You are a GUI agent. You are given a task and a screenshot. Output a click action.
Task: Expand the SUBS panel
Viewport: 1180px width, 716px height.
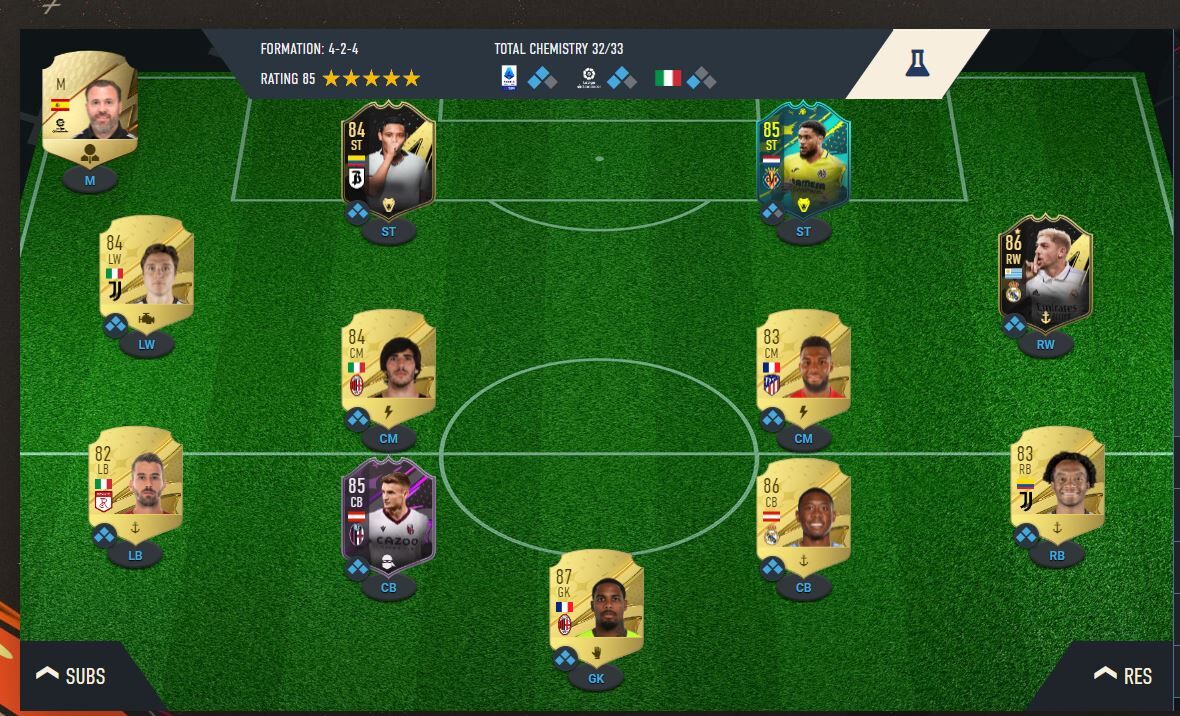pyautogui.click(x=72, y=676)
